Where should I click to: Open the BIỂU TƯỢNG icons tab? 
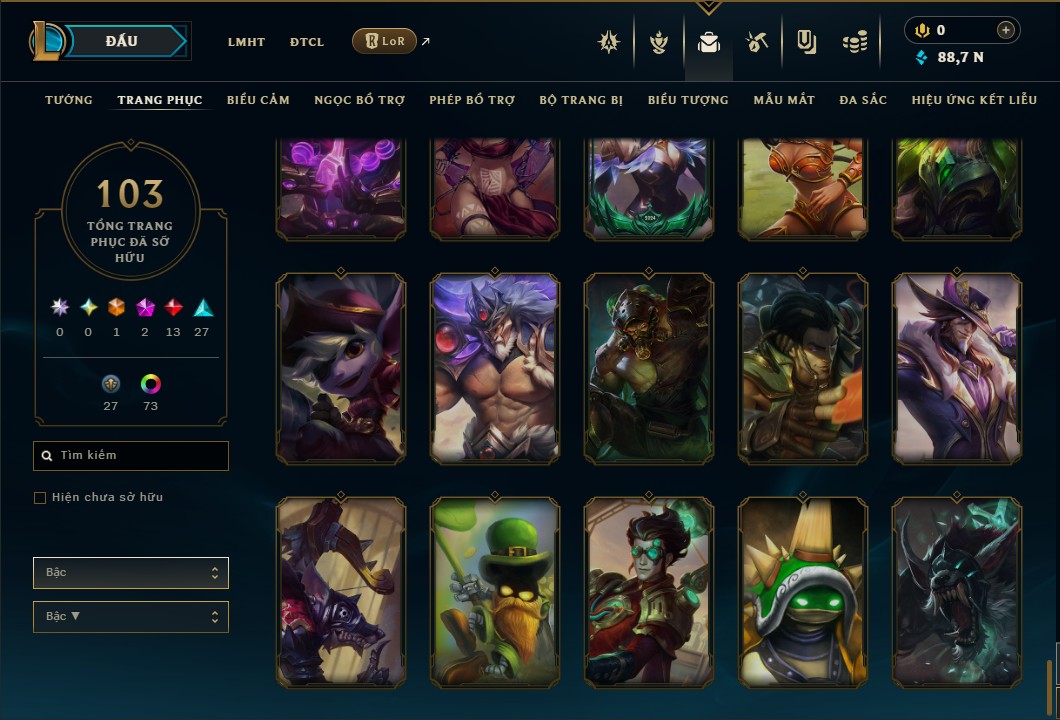pos(688,100)
